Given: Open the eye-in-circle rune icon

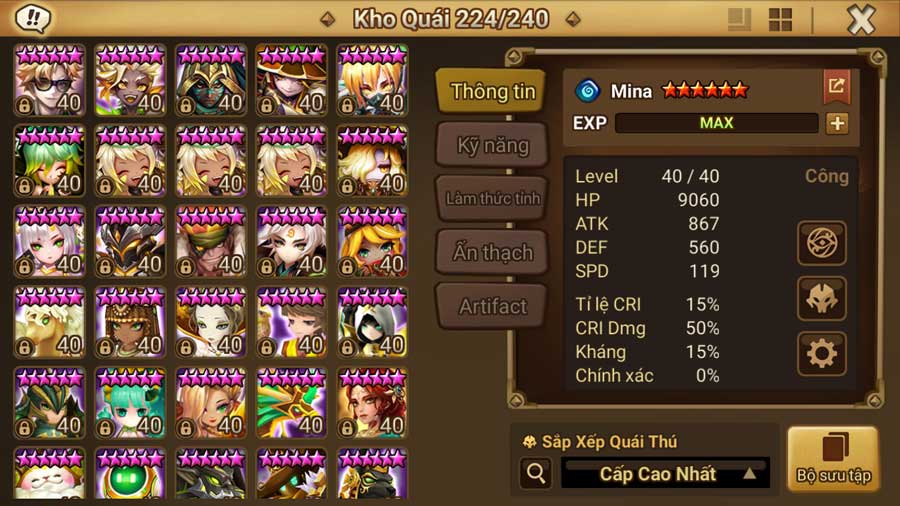Looking at the screenshot, I should (822, 243).
